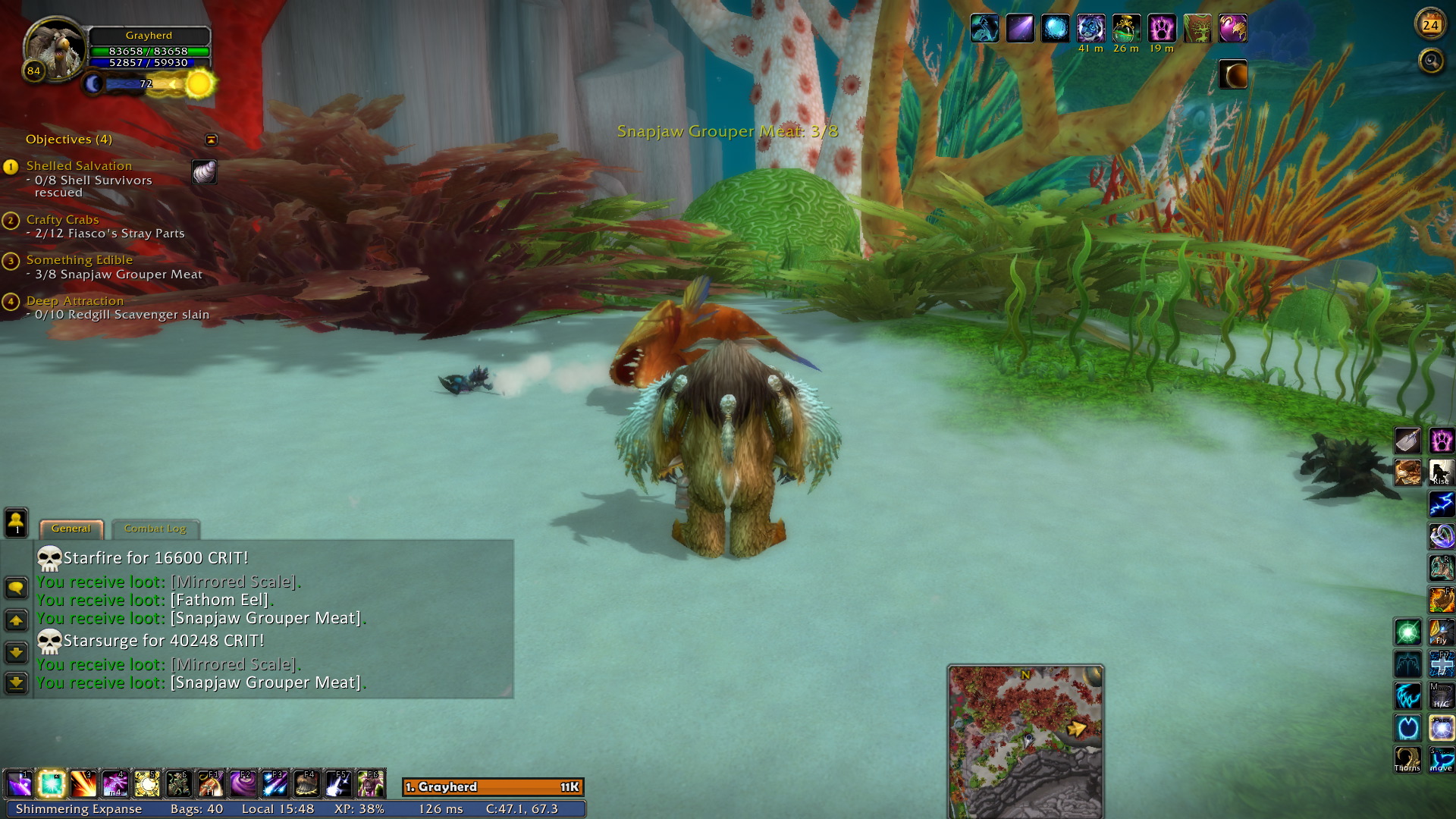The height and width of the screenshot is (819, 1456).
Task: Use the Shelled Salvation quest shell item
Action: 204,172
